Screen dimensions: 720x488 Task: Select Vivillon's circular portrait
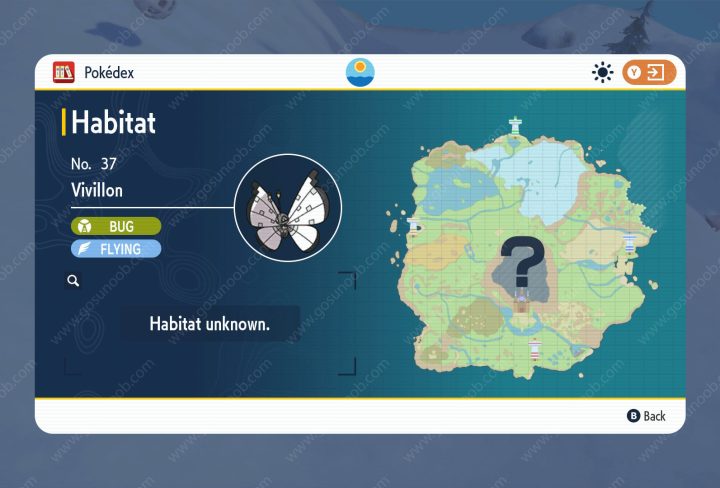click(x=288, y=208)
